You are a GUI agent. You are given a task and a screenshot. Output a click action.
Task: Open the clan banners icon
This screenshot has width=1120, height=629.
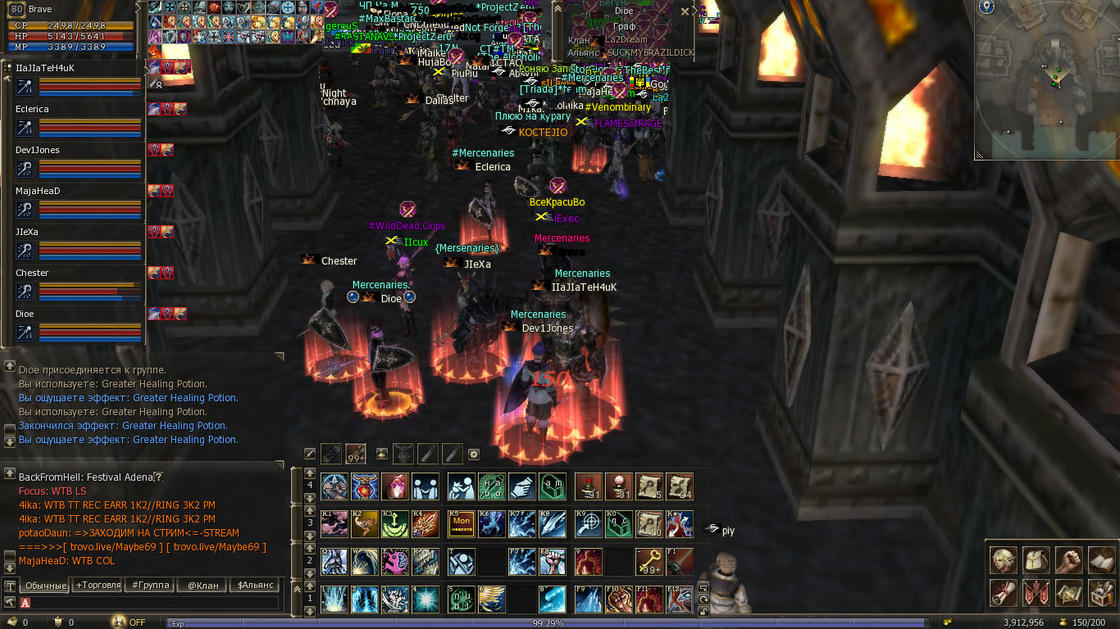[x=1036, y=593]
